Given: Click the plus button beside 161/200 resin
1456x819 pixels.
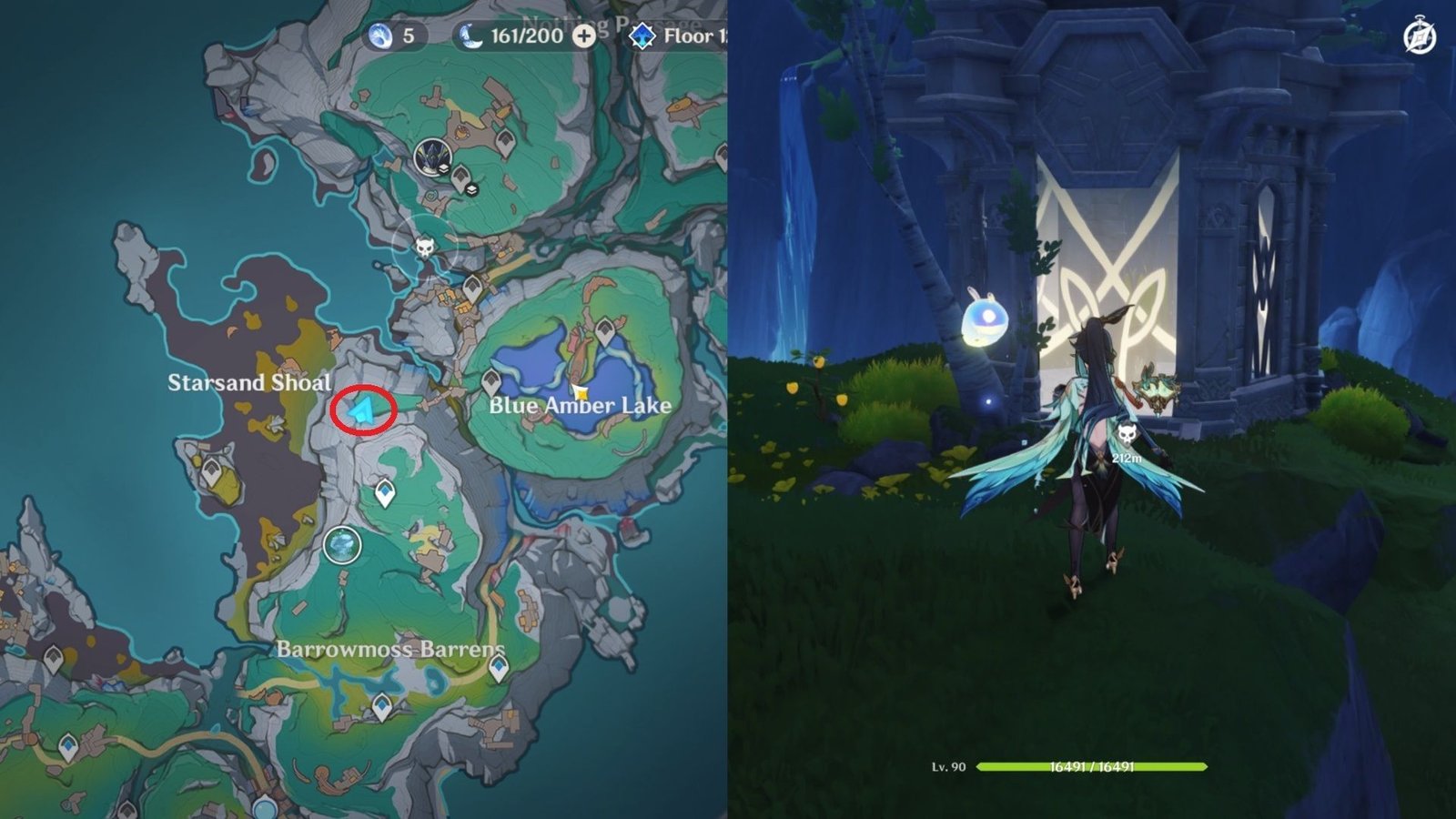Looking at the screenshot, I should [584, 36].
